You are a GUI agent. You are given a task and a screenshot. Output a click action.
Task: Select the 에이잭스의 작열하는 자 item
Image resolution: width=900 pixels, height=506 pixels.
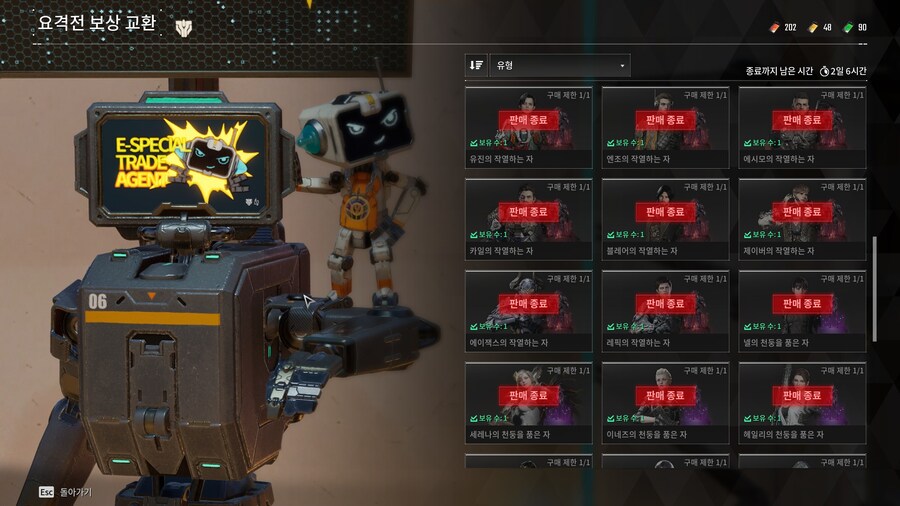click(528, 311)
